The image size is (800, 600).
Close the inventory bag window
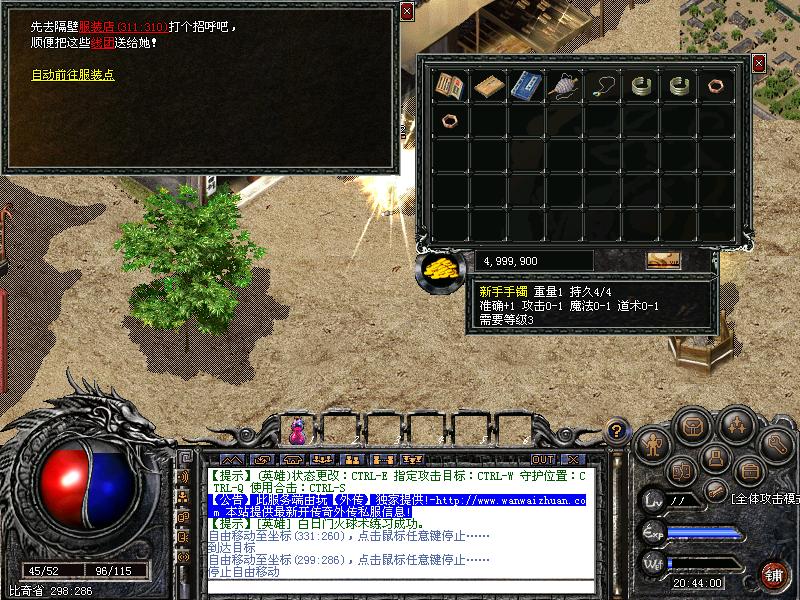coord(758,63)
